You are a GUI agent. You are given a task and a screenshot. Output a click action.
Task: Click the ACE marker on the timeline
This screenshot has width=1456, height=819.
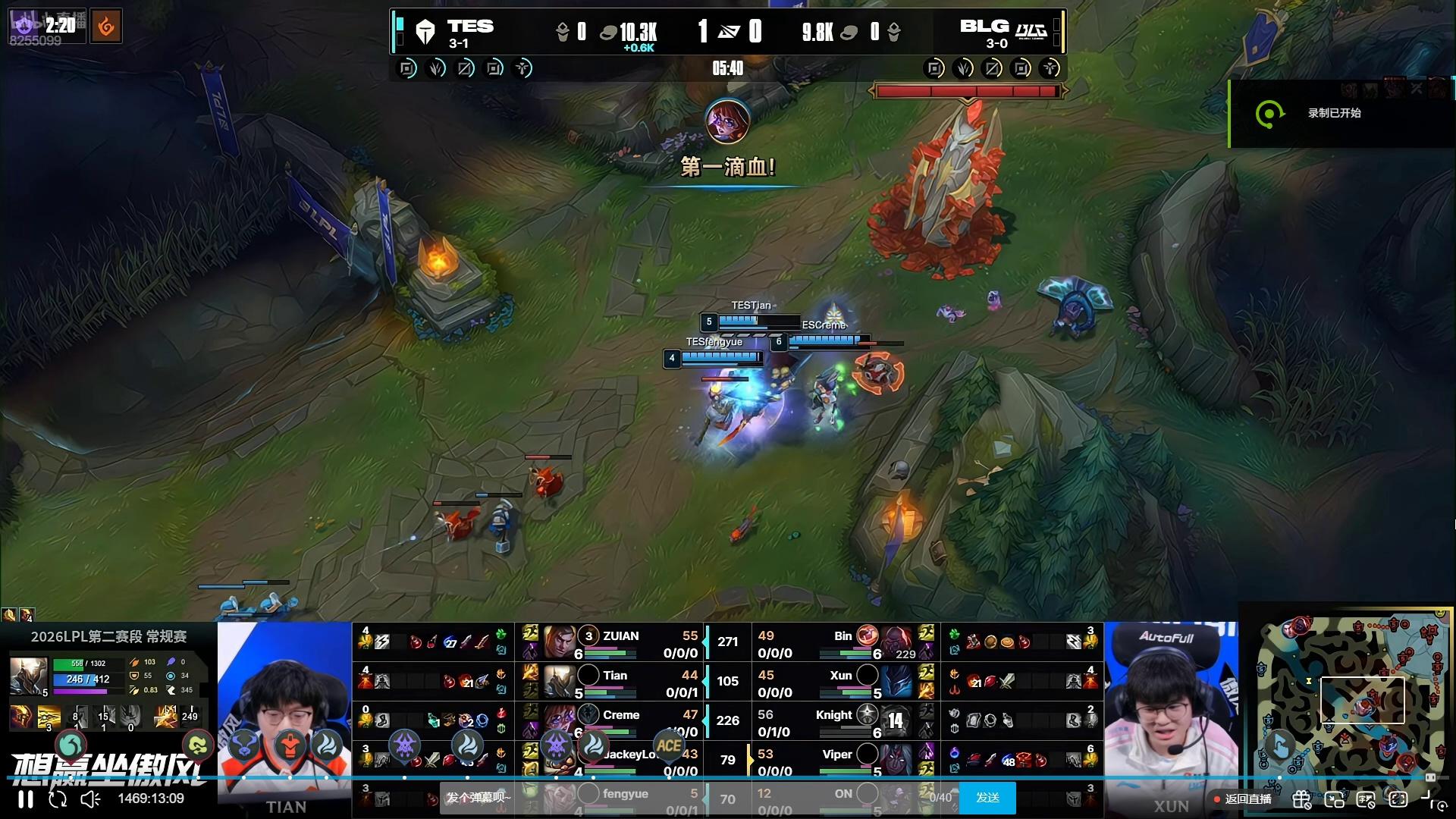click(668, 746)
